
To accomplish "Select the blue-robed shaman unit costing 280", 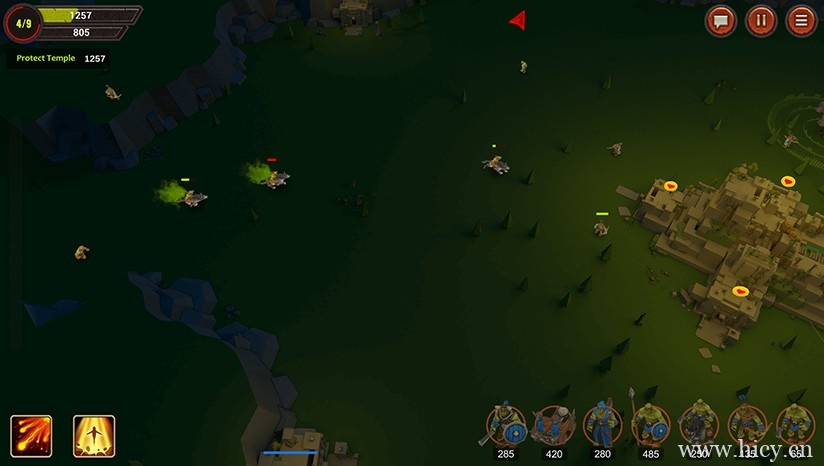I will (x=602, y=426).
